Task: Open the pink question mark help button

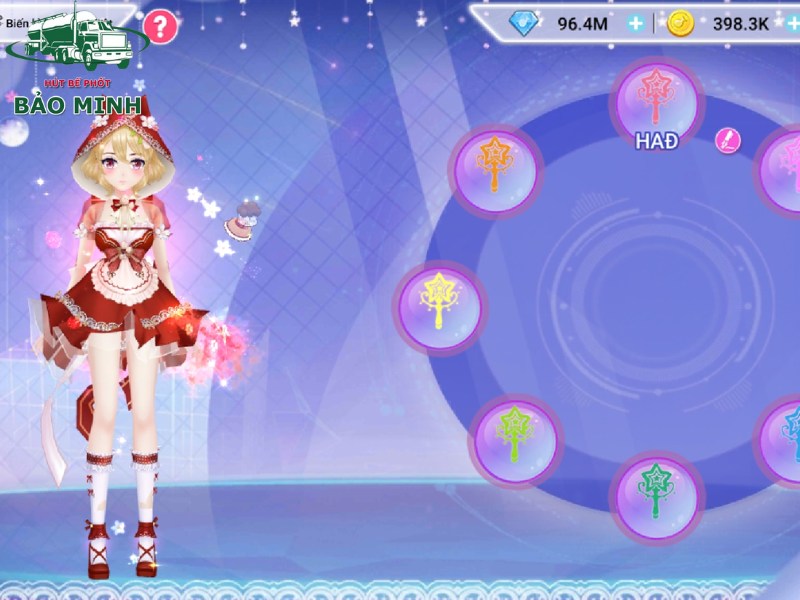Action: pyautogui.click(x=160, y=26)
